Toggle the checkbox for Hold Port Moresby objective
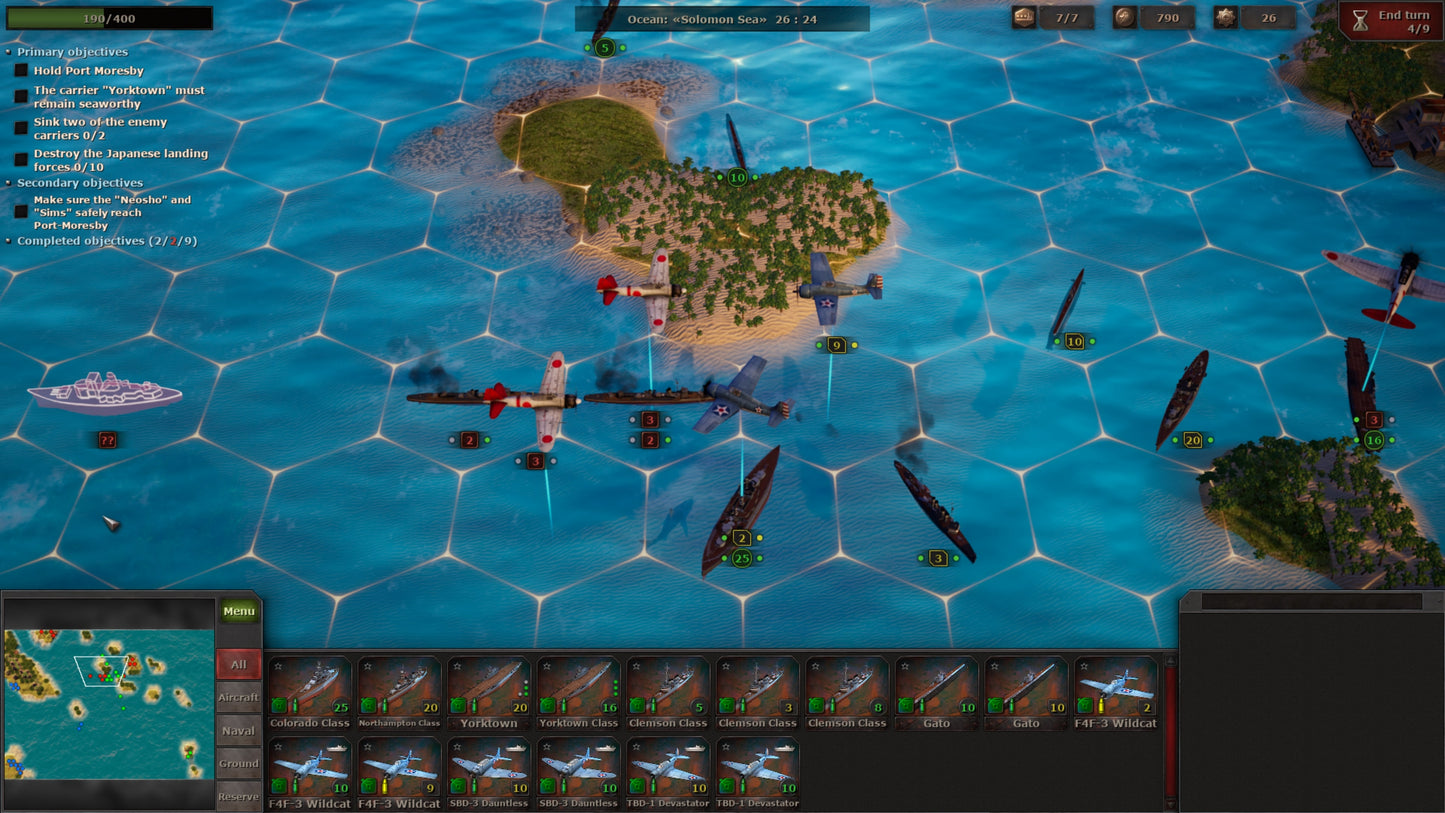 point(21,70)
